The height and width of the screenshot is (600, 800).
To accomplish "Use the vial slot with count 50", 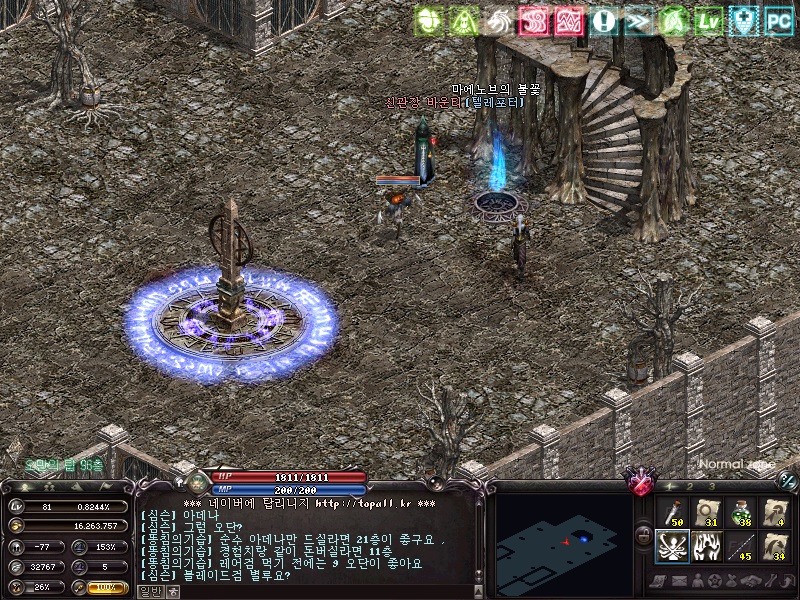I will pos(673,513).
